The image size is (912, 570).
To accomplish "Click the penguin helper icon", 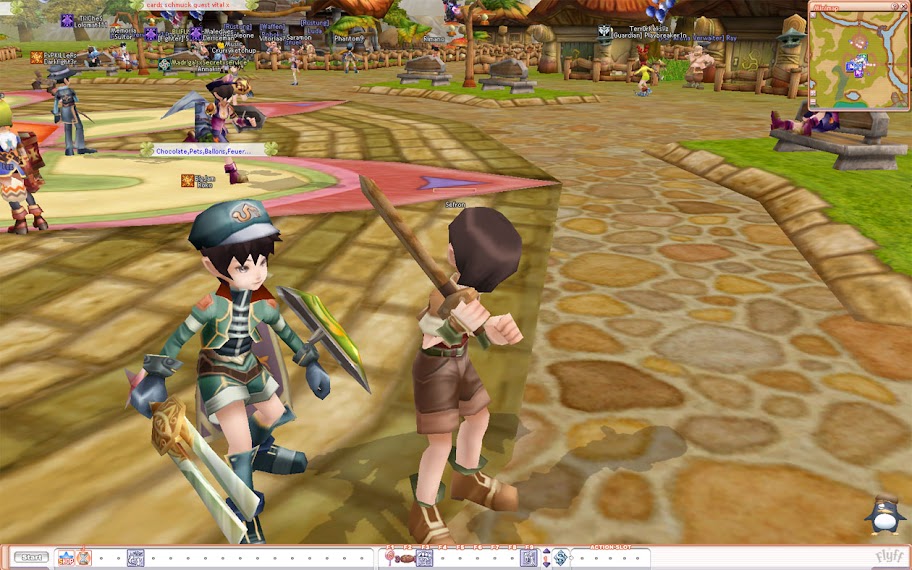I will (x=886, y=516).
